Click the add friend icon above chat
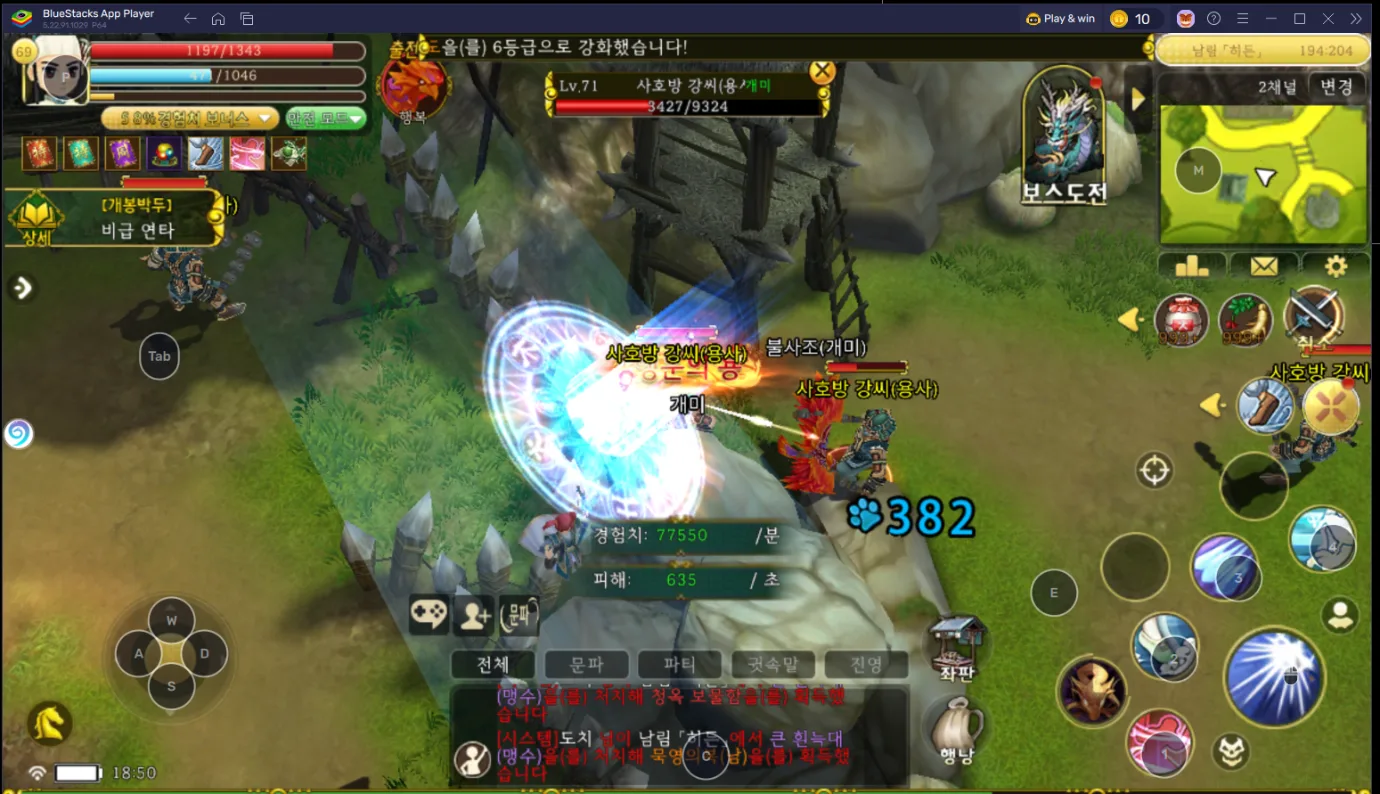Viewport: 1380px width, 794px height. (474, 615)
